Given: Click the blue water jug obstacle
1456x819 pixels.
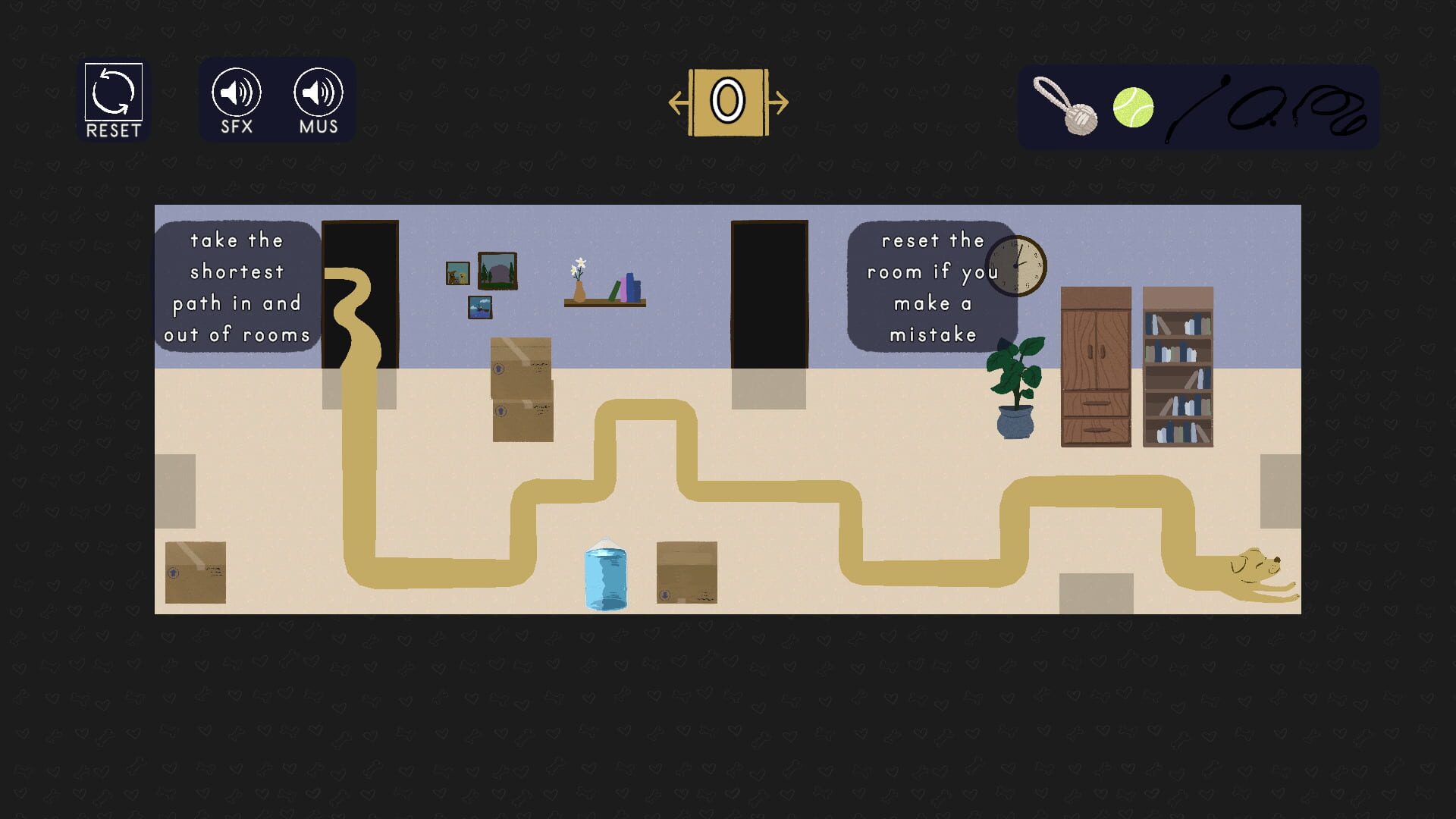Looking at the screenshot, I should pos(606,576).
